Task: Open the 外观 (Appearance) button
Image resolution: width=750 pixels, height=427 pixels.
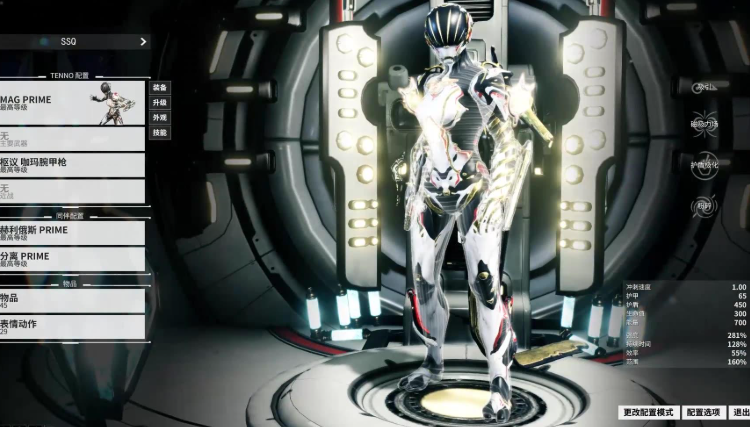Action: [160, 117]
